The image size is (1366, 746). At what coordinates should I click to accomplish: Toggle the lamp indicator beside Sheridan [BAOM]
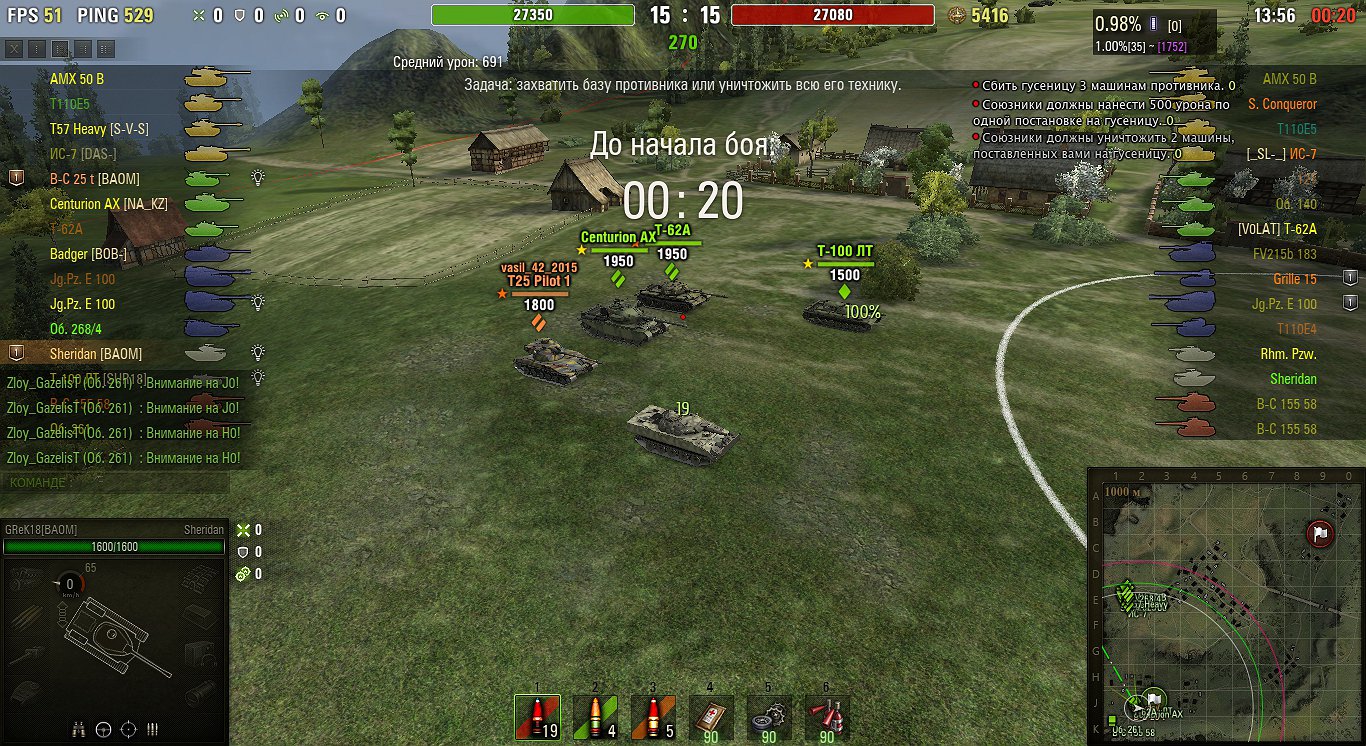[258, 354]
